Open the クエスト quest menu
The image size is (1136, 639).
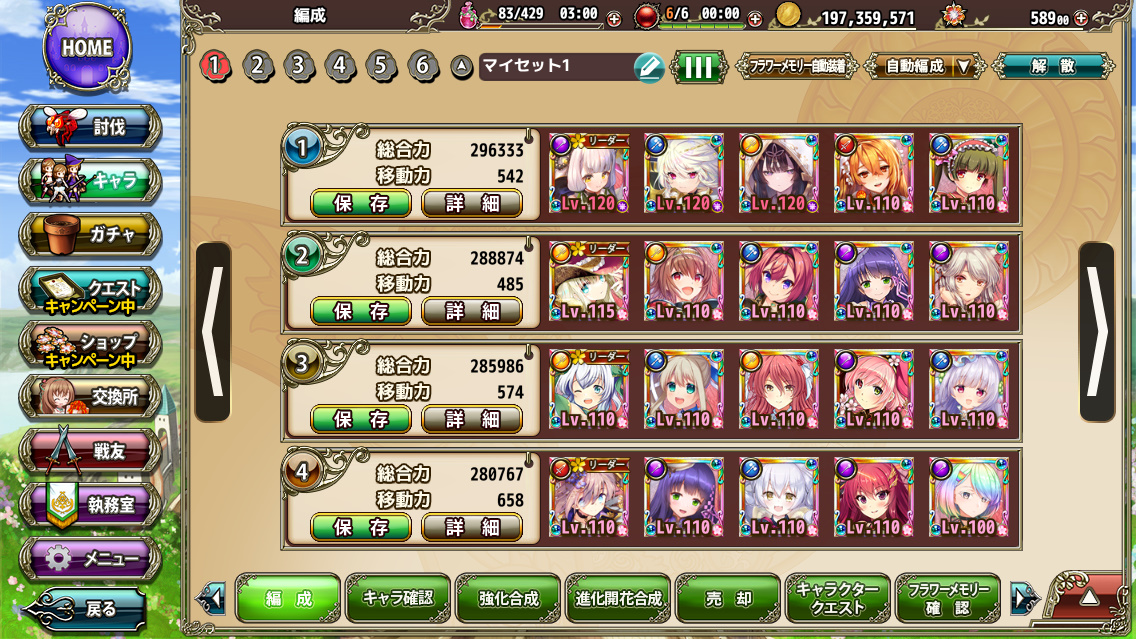[90, 290]
